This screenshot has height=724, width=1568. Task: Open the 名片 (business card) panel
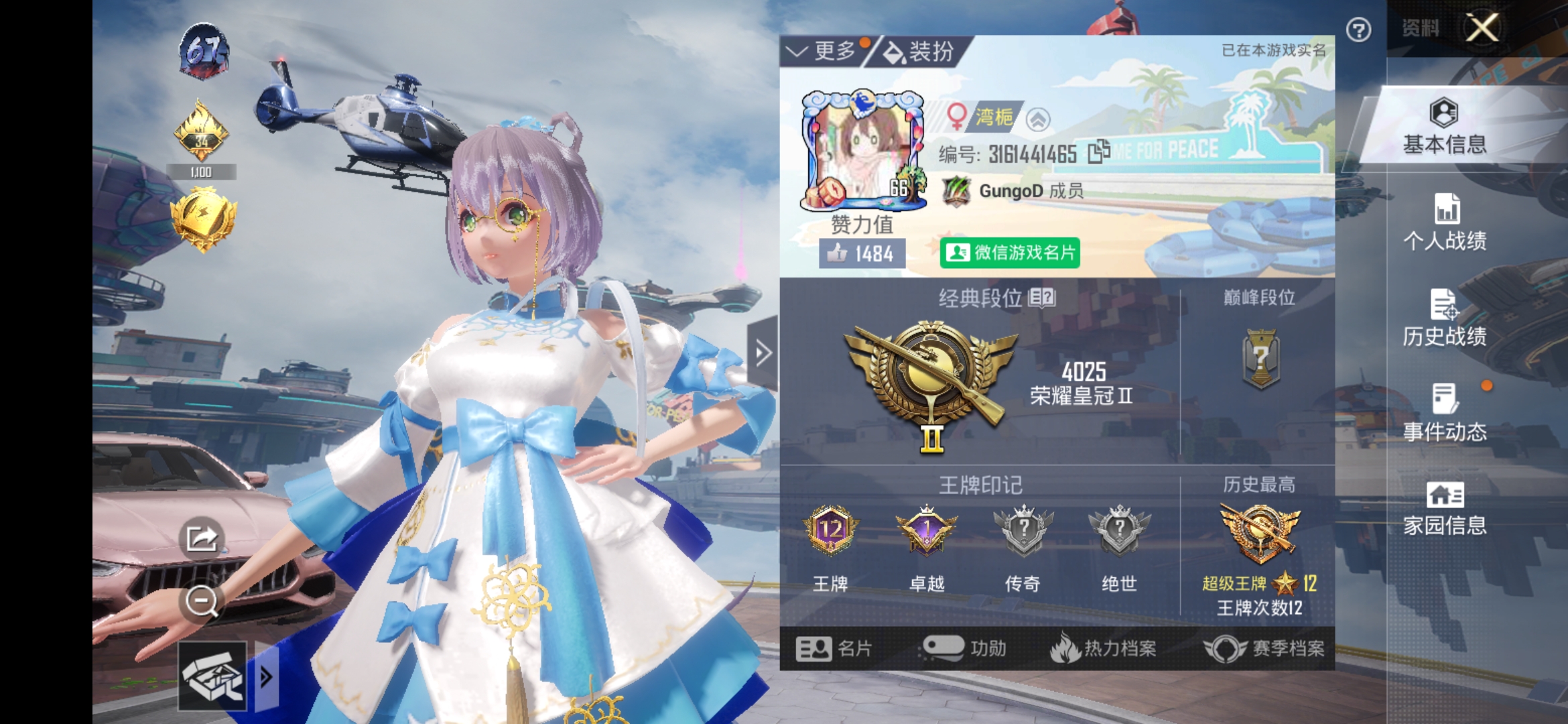coord(833,649)
